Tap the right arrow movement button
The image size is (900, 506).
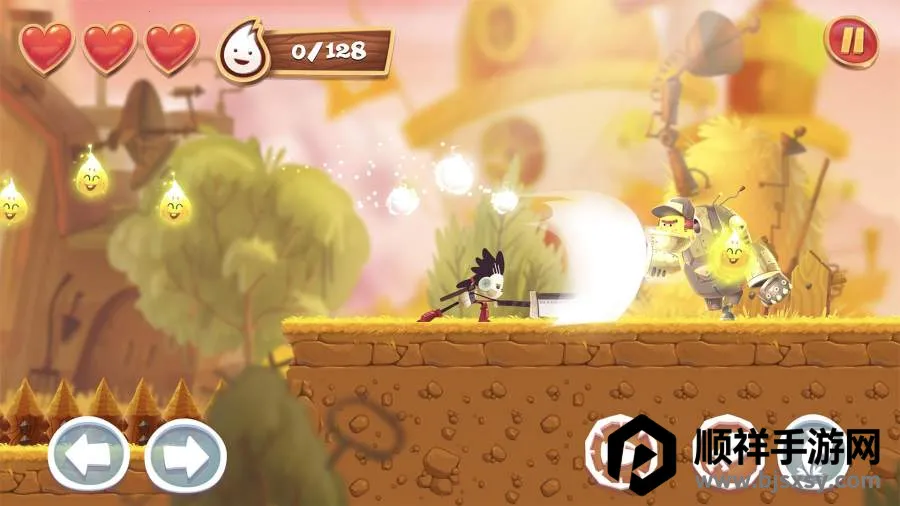[x=185, y=455]
